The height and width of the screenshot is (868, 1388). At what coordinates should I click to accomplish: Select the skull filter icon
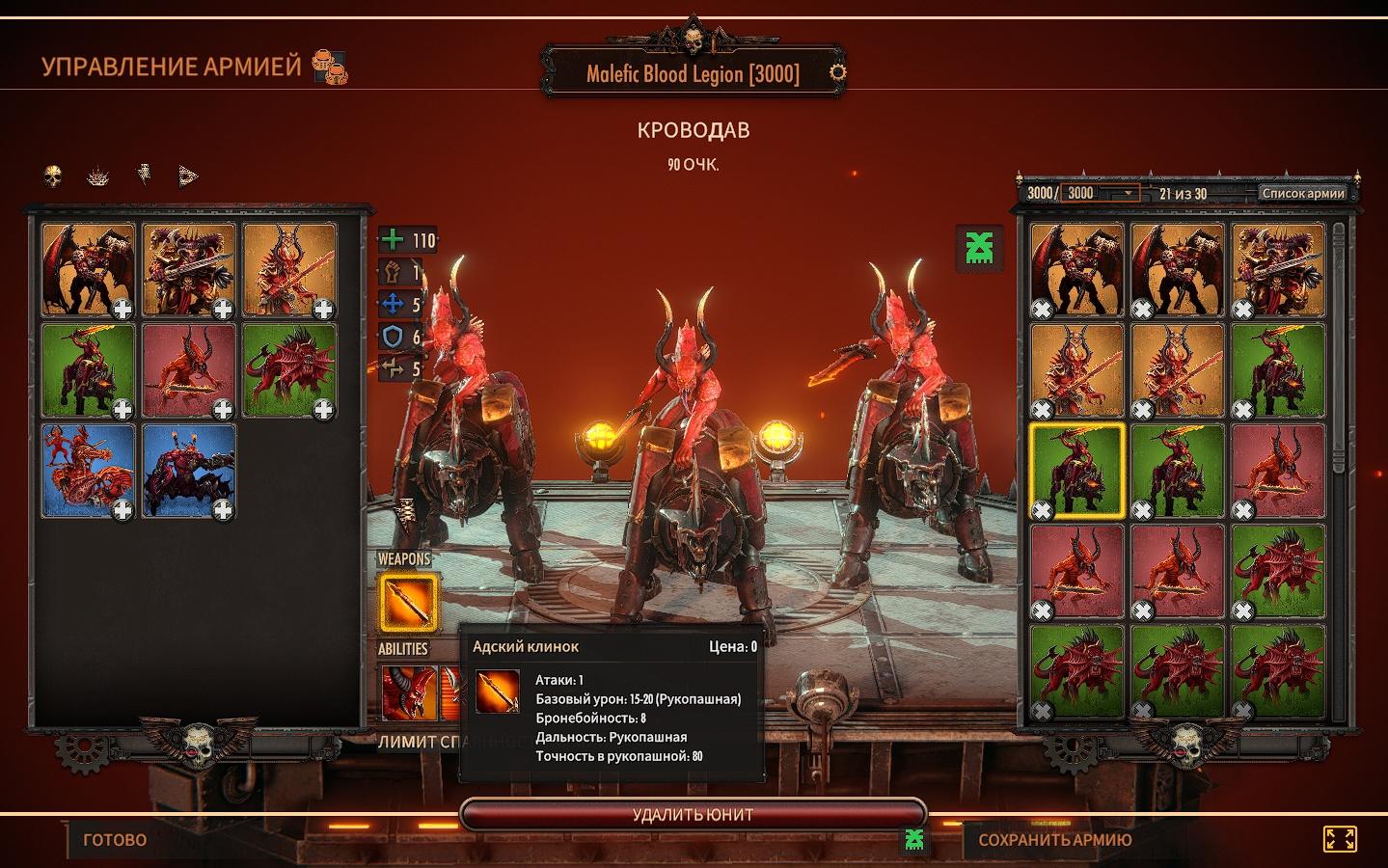tap(54, 176)
